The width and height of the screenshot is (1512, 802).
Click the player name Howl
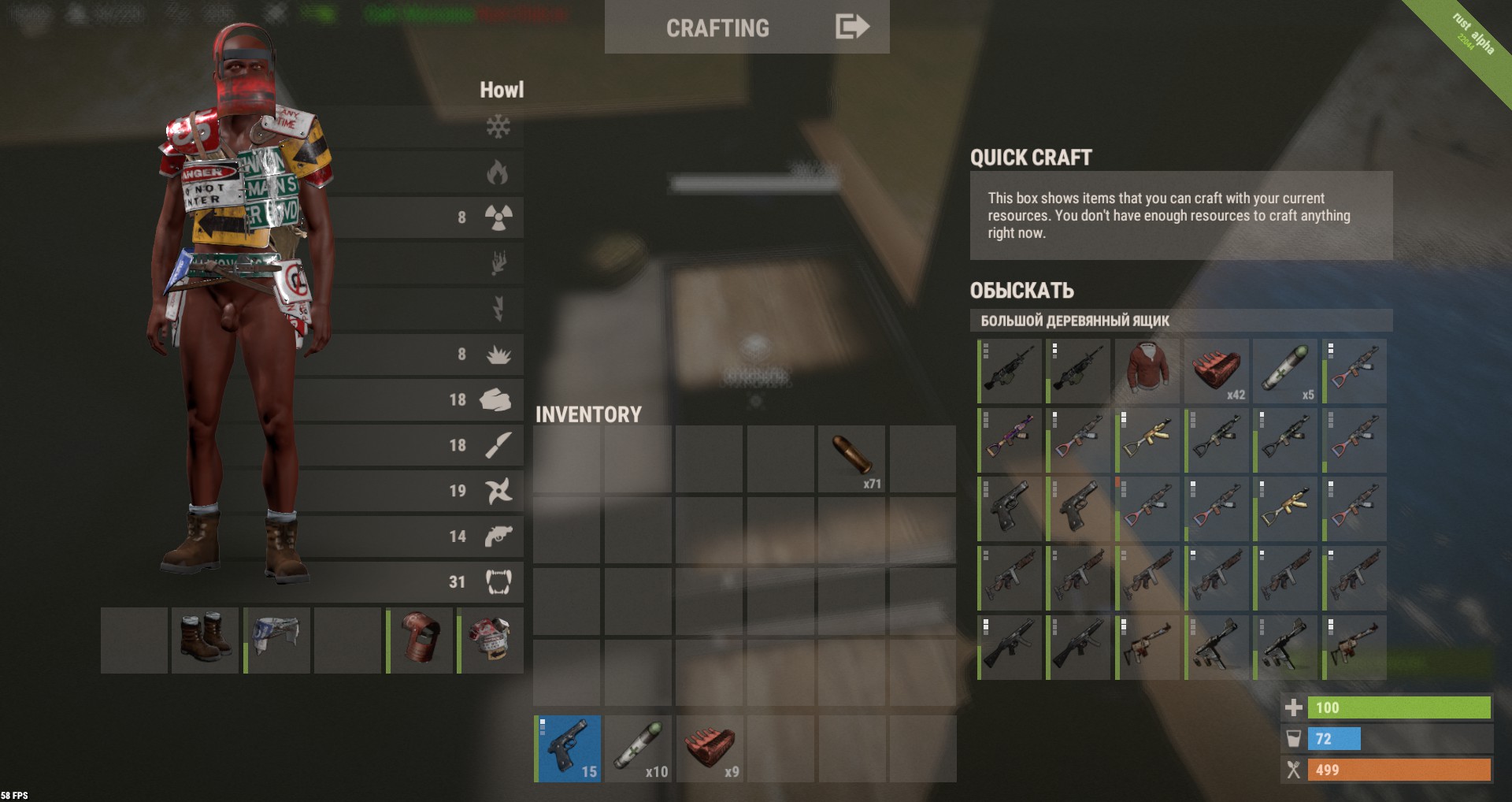click(x=502, y=90)
